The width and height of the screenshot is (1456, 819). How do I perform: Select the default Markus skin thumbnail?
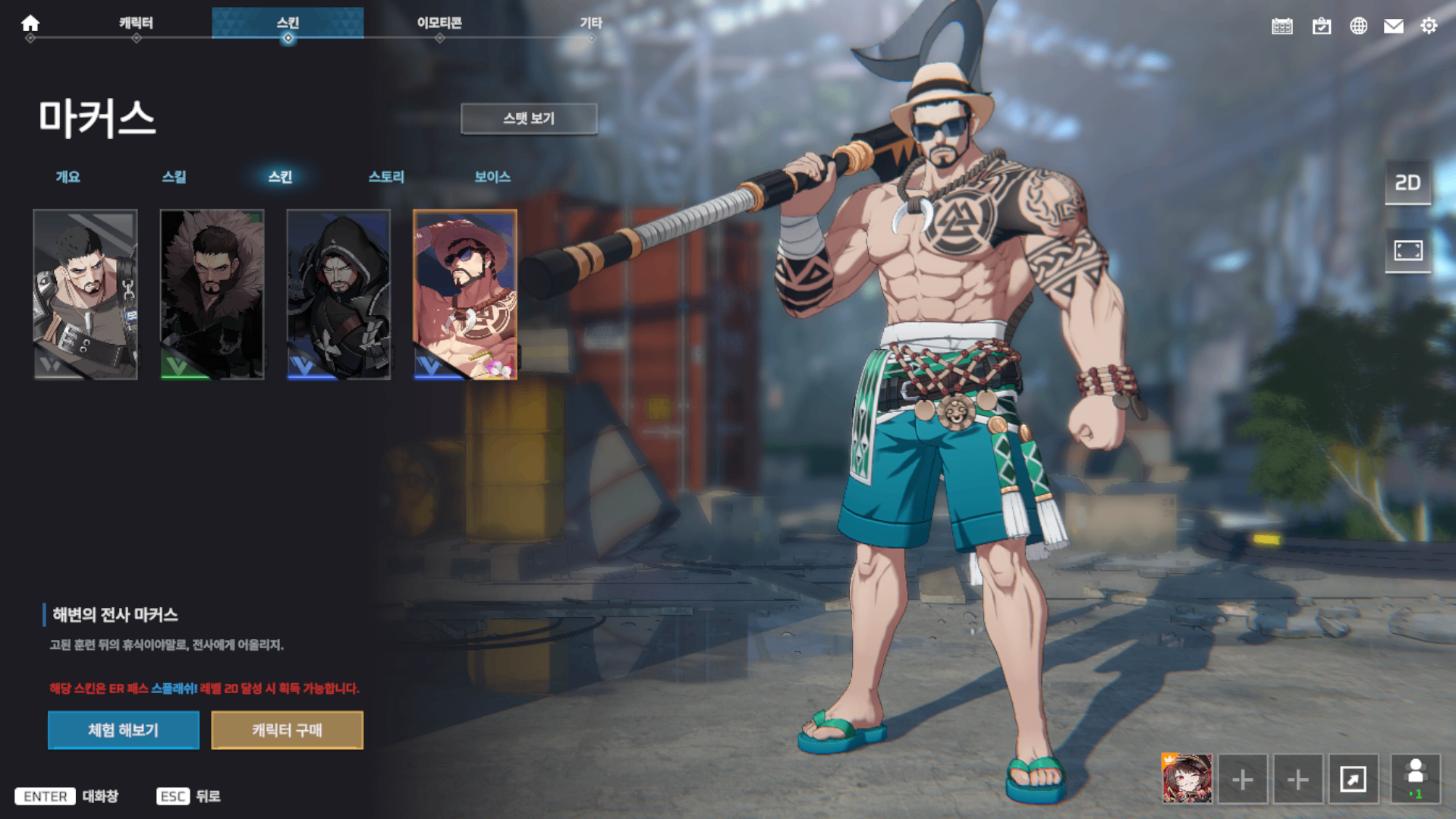(x=86, y=292)
